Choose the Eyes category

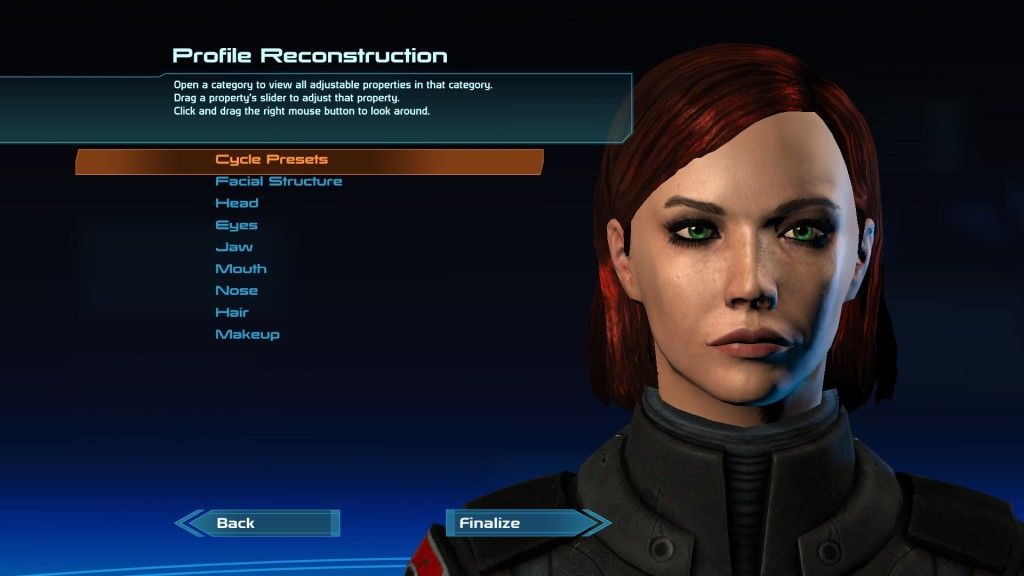236,226
